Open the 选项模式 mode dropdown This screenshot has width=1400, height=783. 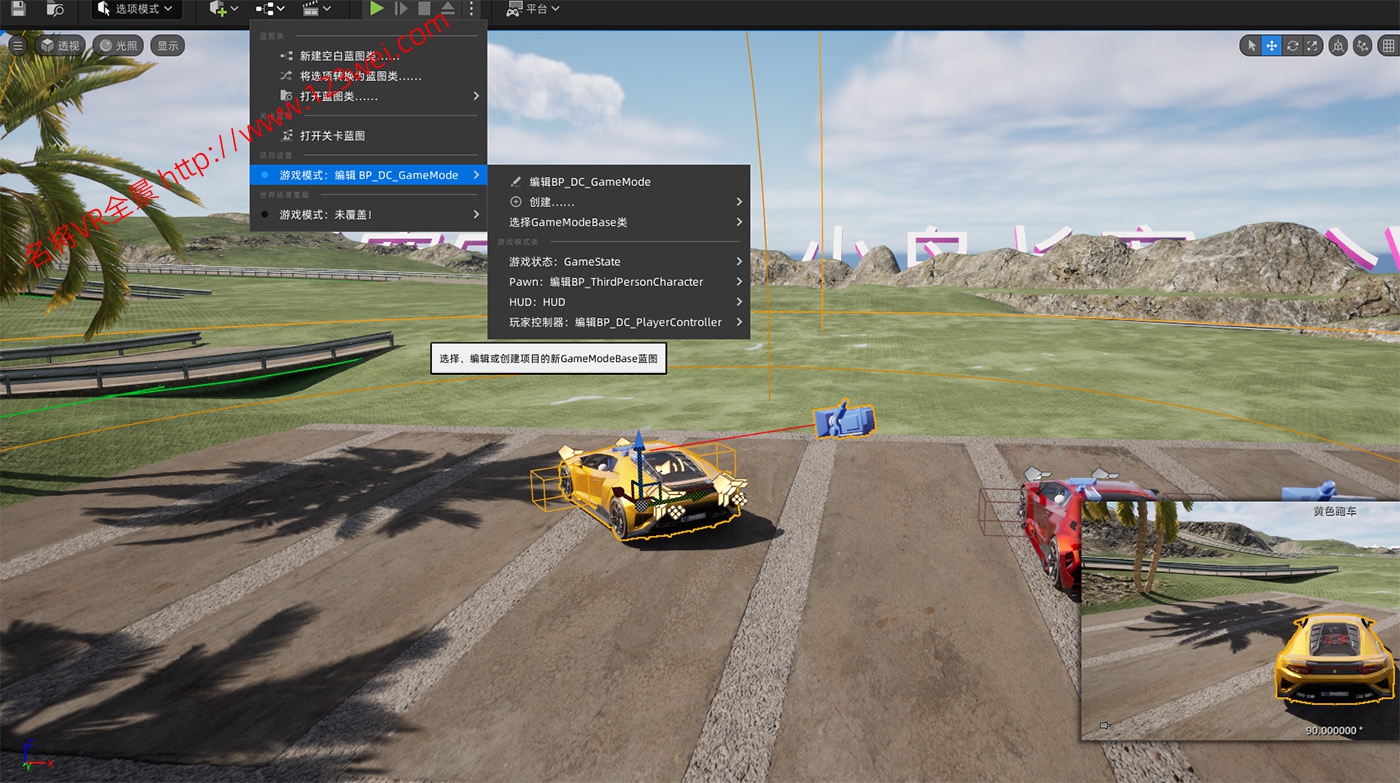click(x=136, y=9)
